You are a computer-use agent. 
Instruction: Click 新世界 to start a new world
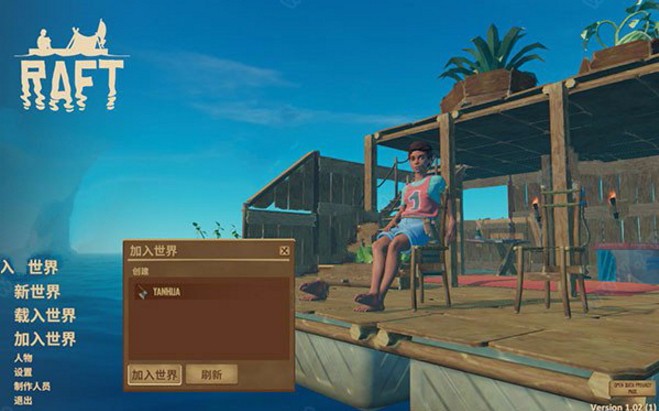37,292
